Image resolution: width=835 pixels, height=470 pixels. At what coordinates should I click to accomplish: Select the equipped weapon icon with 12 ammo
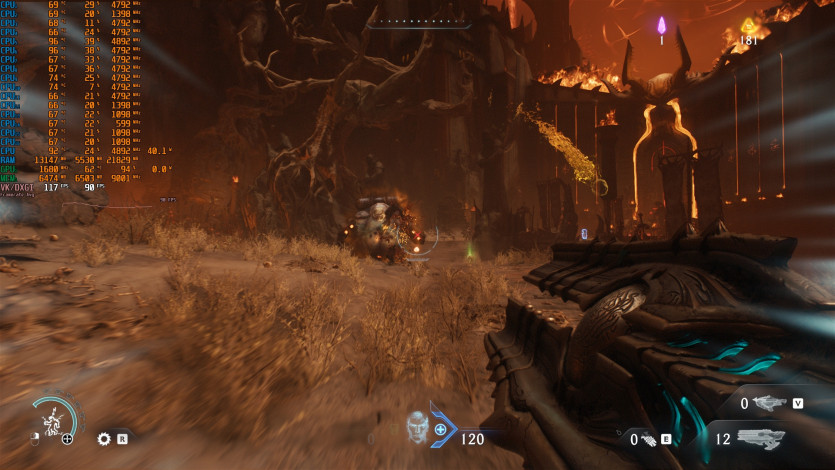tap(761, 438)
